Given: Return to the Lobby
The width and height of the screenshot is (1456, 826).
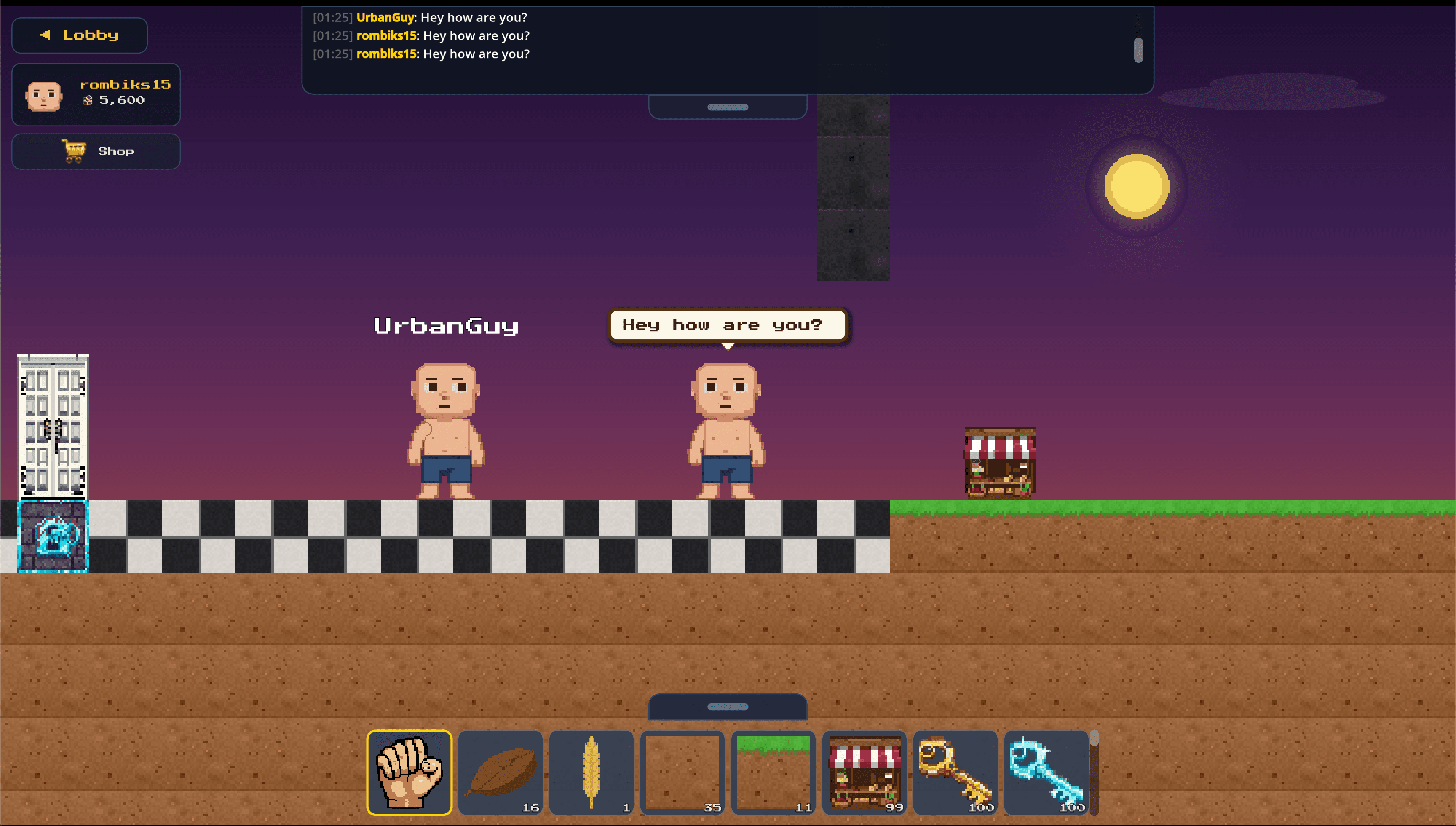Looking at the screenshot, I should (79, 35).
